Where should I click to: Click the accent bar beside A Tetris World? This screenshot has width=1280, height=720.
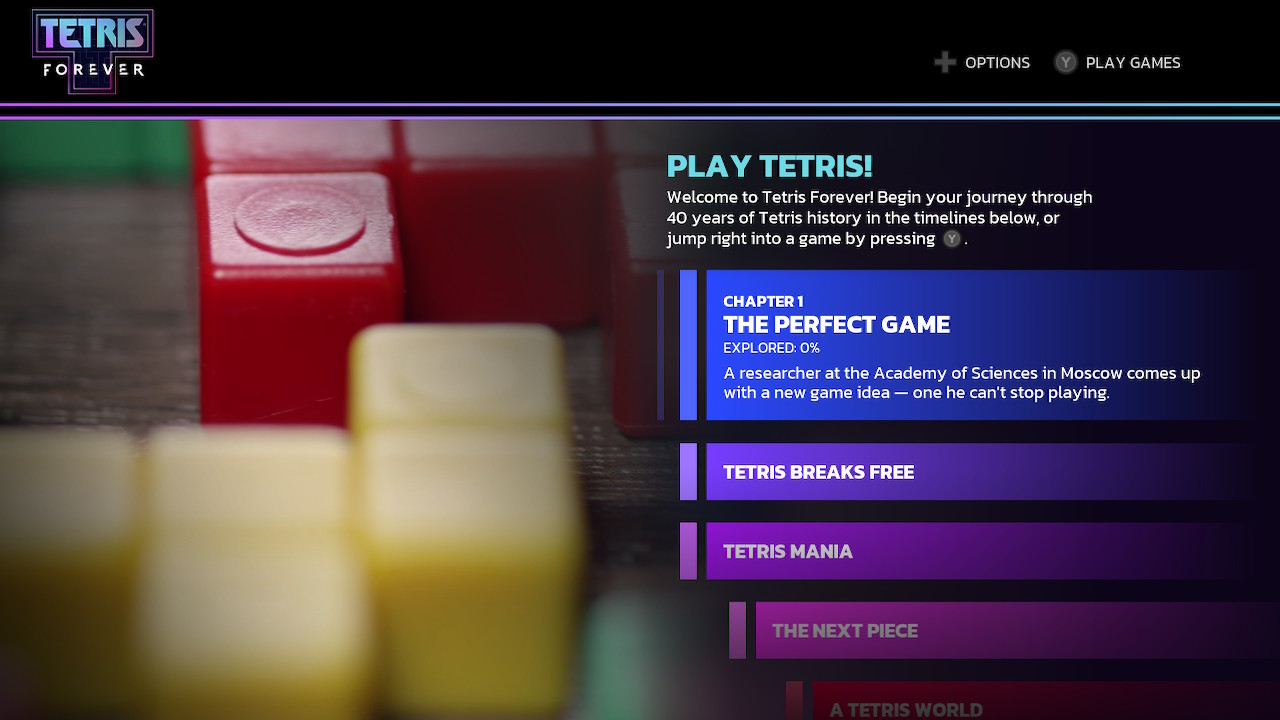point(797,705)
